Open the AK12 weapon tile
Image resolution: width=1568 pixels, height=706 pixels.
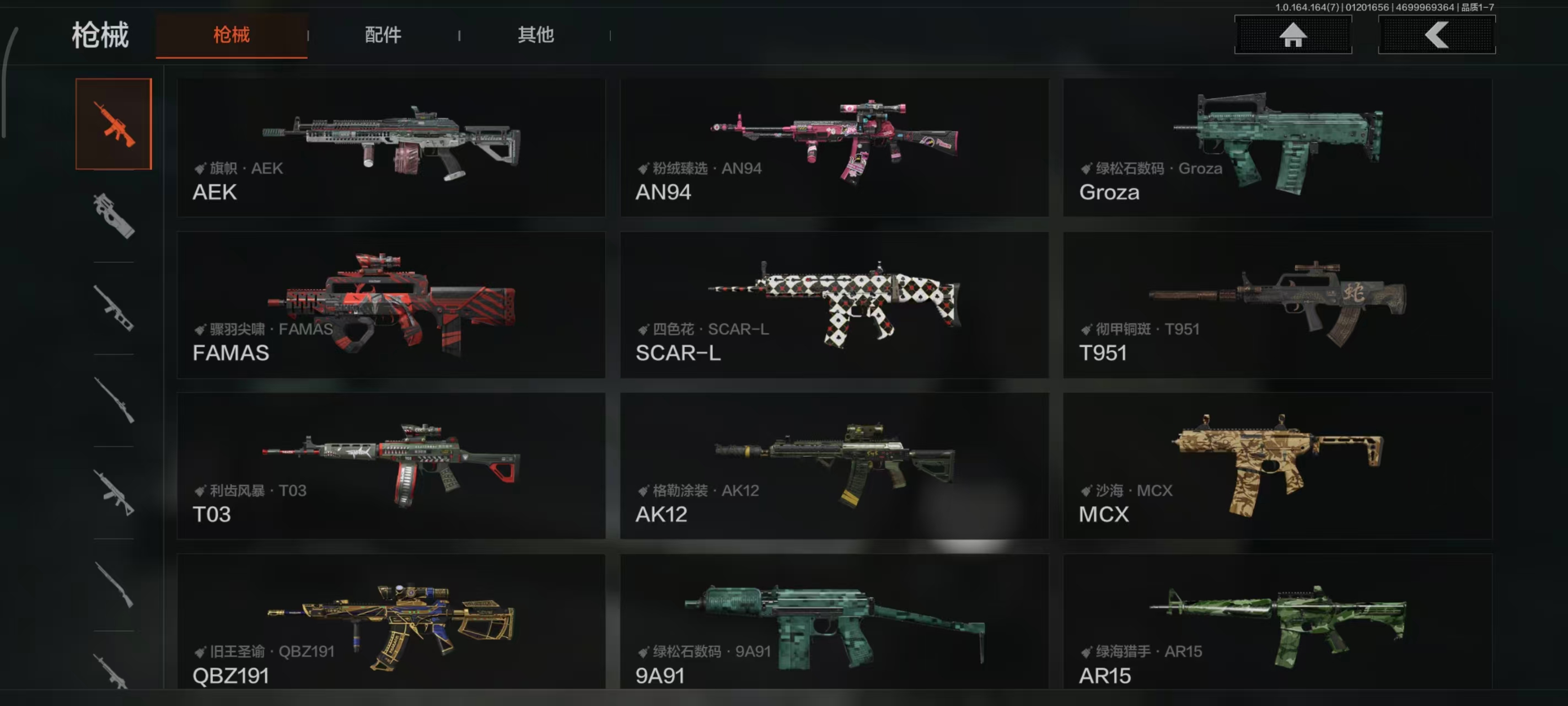pos(834,466)
